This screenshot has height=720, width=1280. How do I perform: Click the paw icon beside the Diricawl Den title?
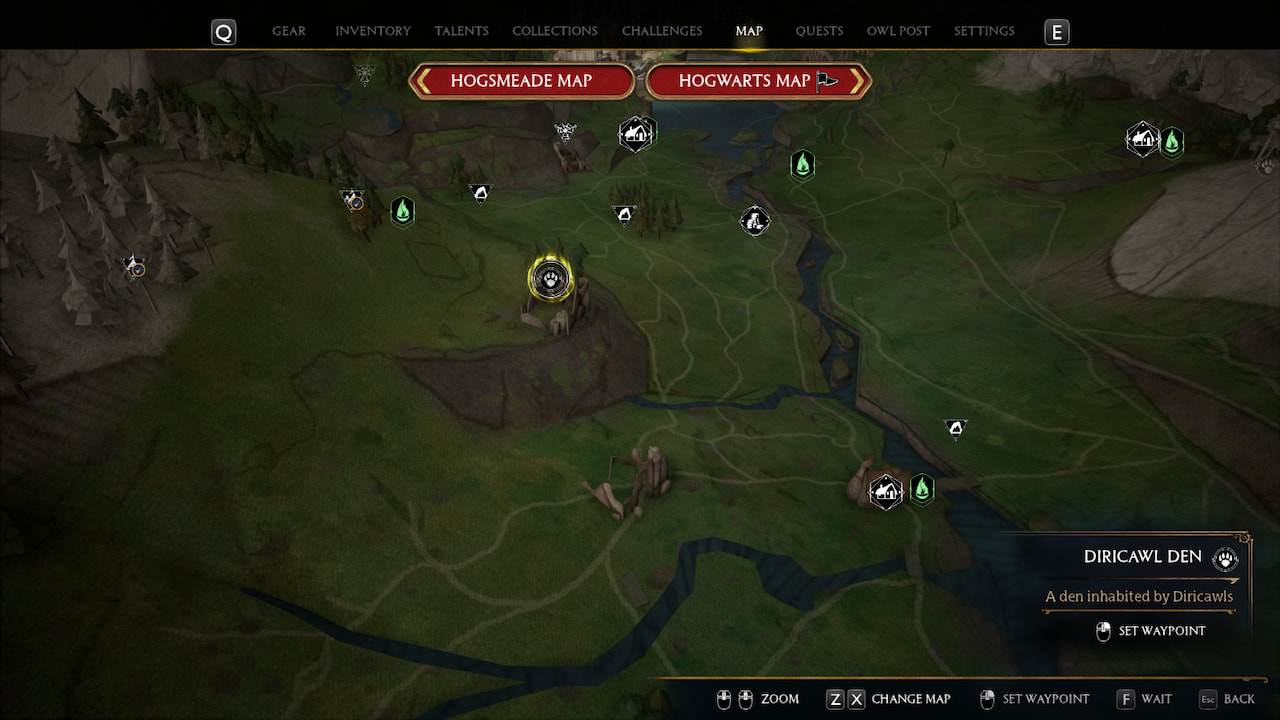point(1225,559)
